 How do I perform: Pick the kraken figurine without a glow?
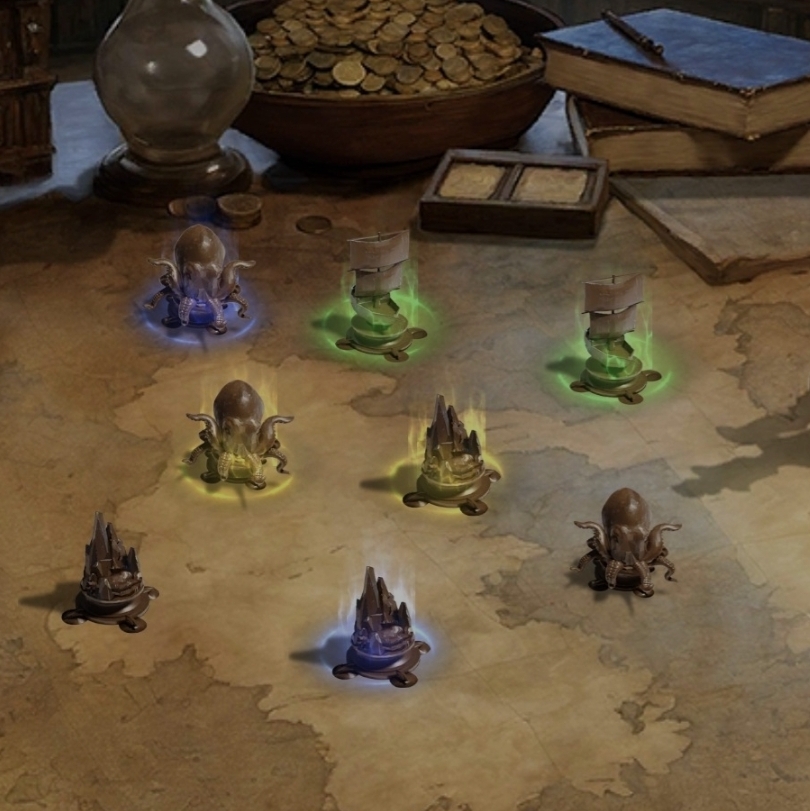(626, 544)
